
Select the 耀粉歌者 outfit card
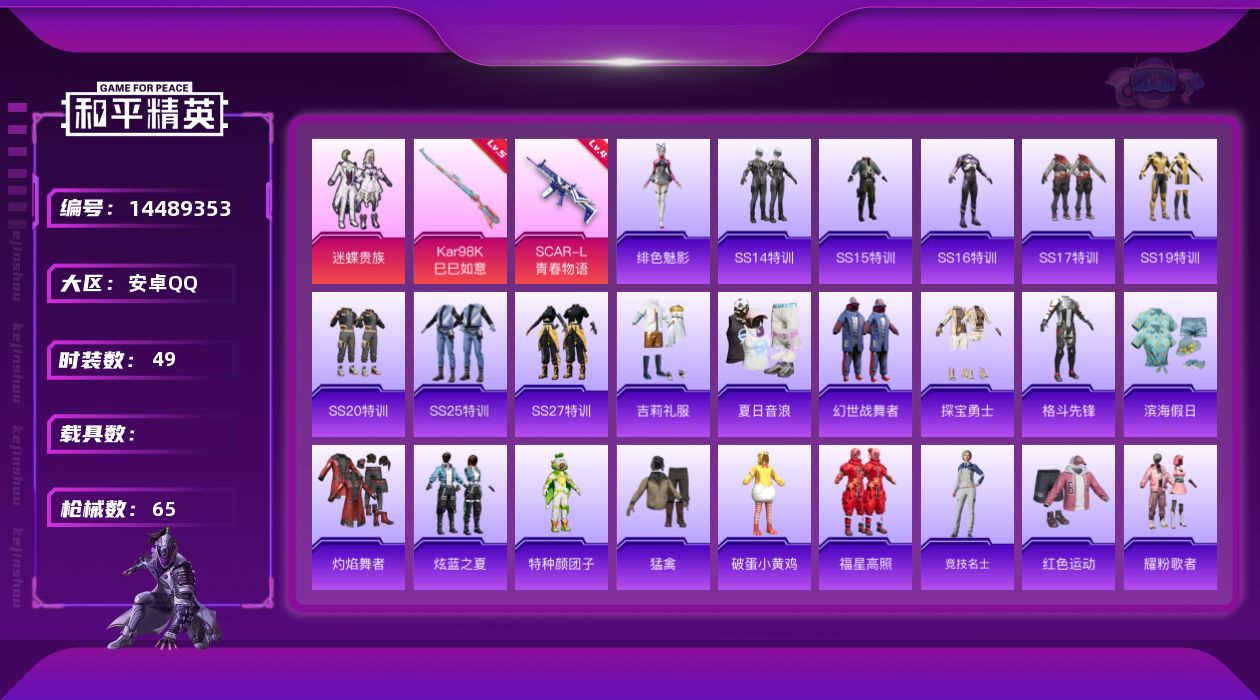[x=1170, y=517]
